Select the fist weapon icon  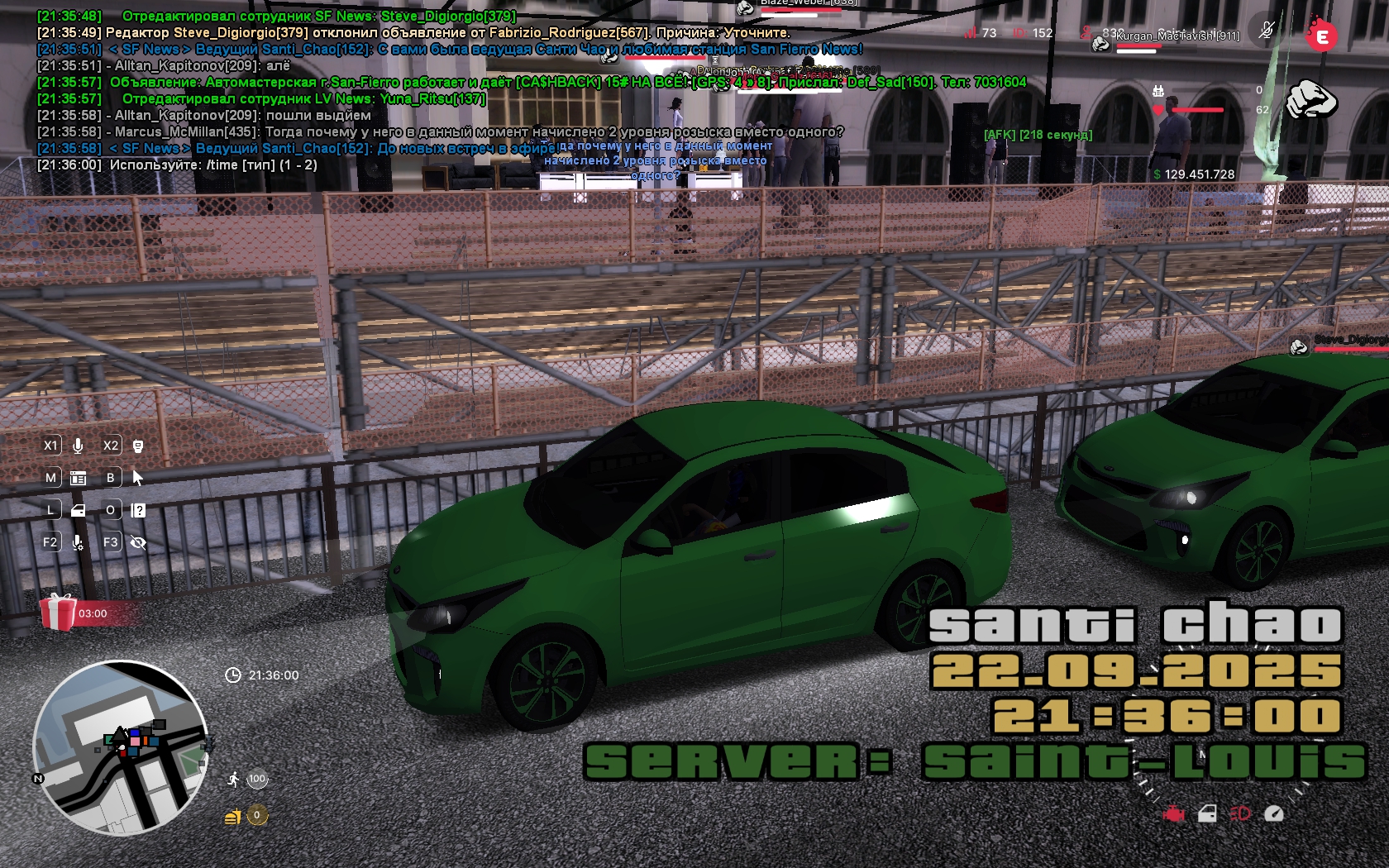1311,101
